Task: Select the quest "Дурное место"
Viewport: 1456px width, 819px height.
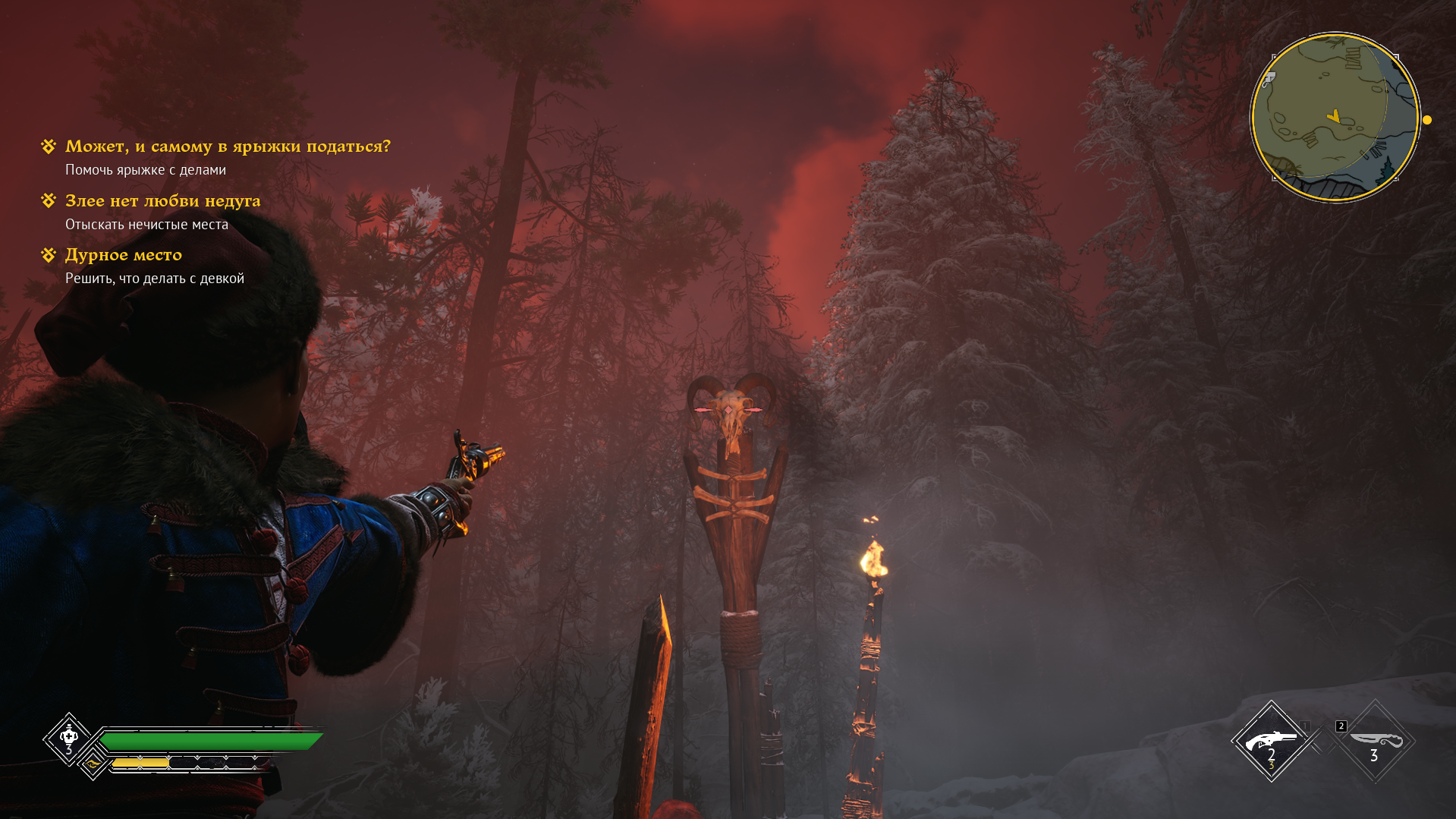Action: (123, 255)
